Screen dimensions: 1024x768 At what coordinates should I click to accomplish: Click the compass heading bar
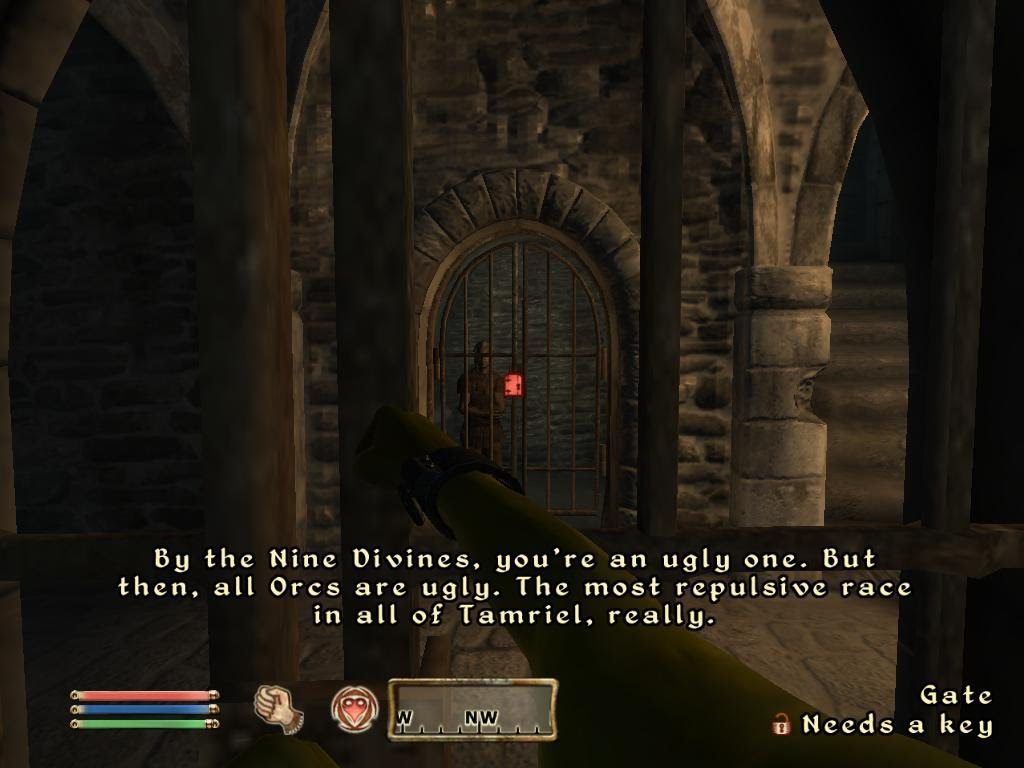[x=472, y=710]
